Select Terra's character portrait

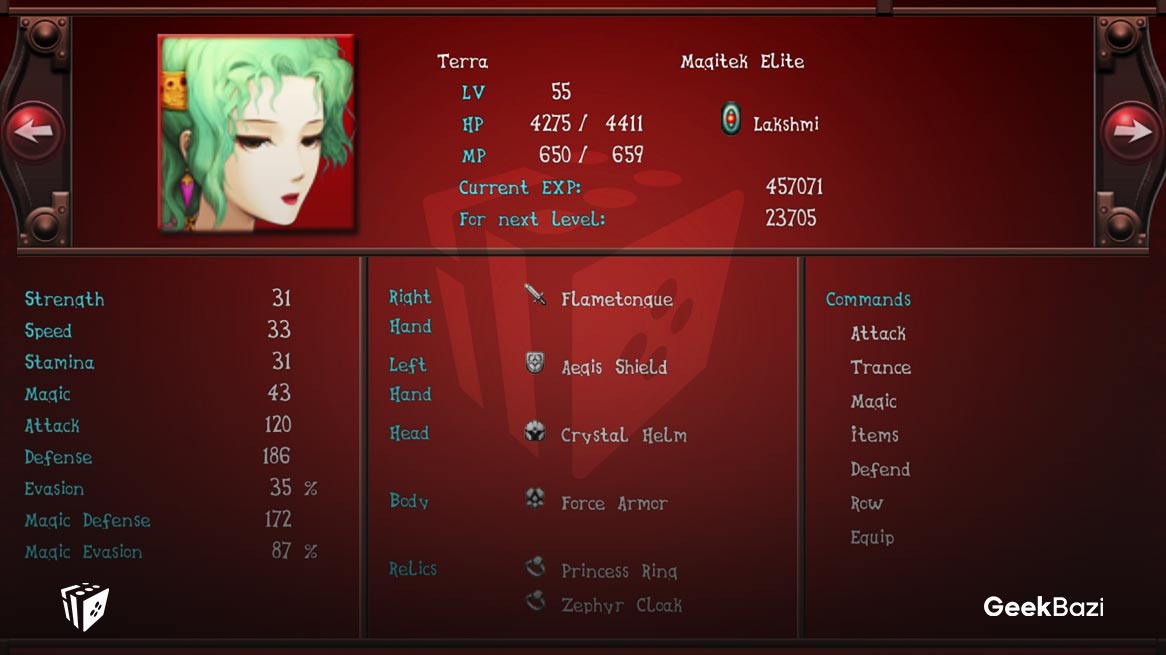point(257,134)
